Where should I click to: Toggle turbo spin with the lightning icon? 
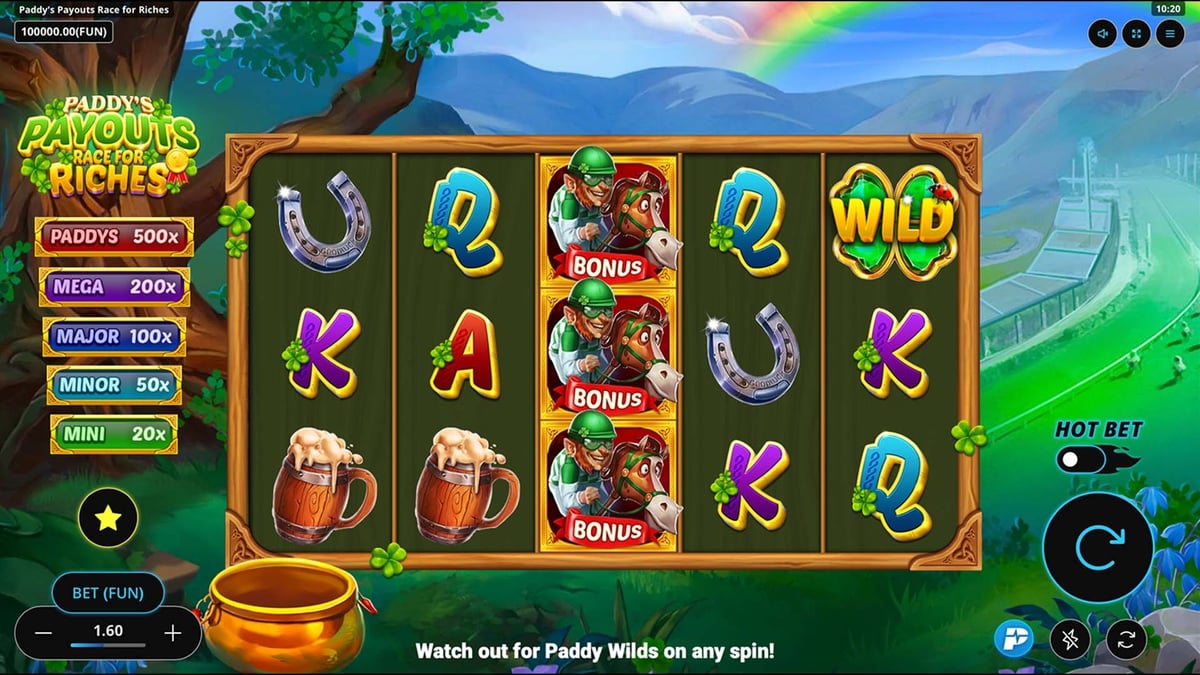click(1070, 639)
